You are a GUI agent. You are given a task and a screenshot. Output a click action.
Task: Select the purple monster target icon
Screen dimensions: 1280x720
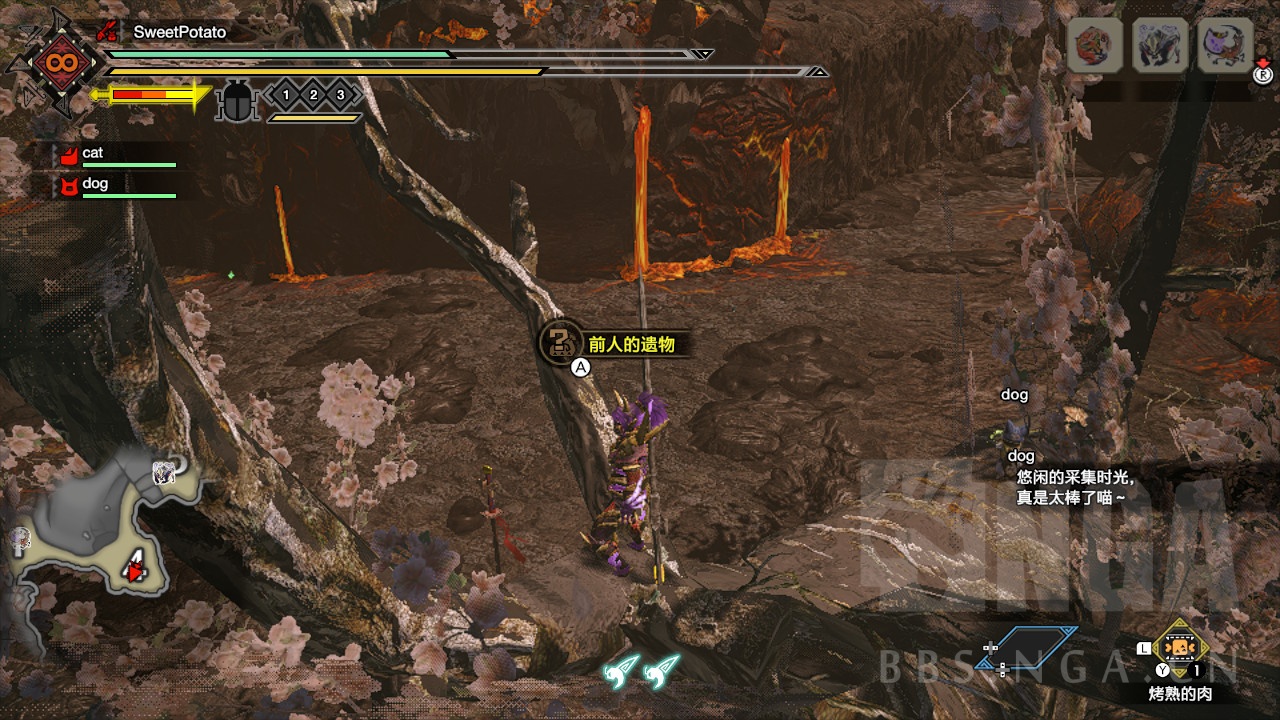click(x=1225, y=47)
